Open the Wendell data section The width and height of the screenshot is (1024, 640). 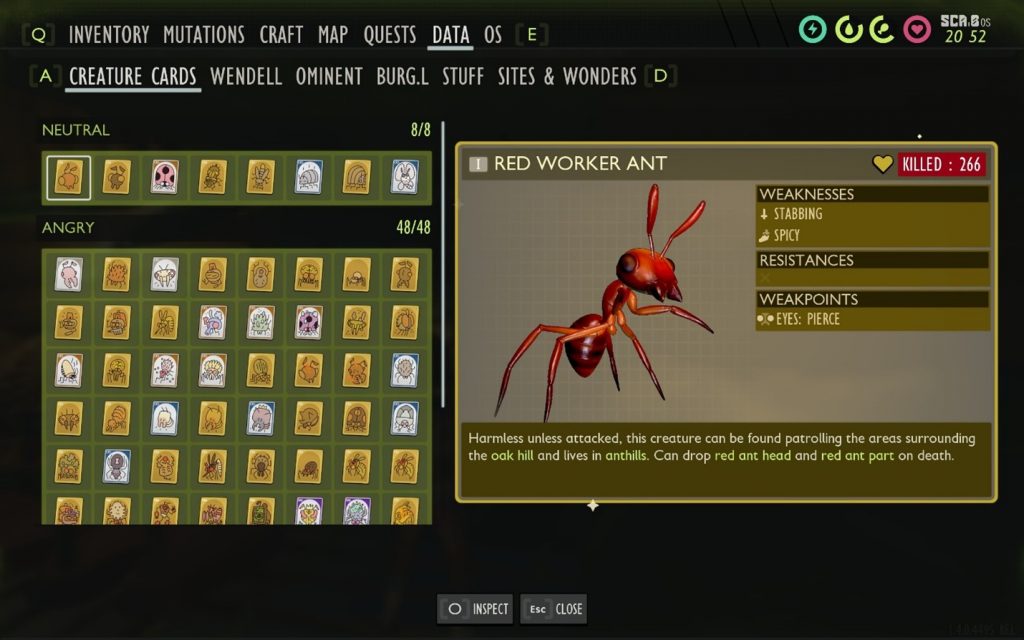pos(246,77)
